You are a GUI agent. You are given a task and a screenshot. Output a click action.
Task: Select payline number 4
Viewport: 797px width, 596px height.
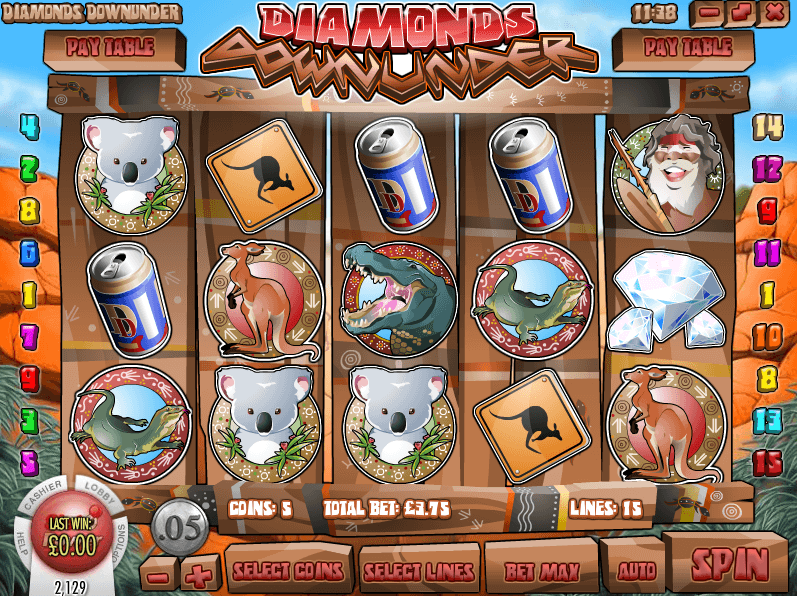pyautogui.click(x=29, y=126)
